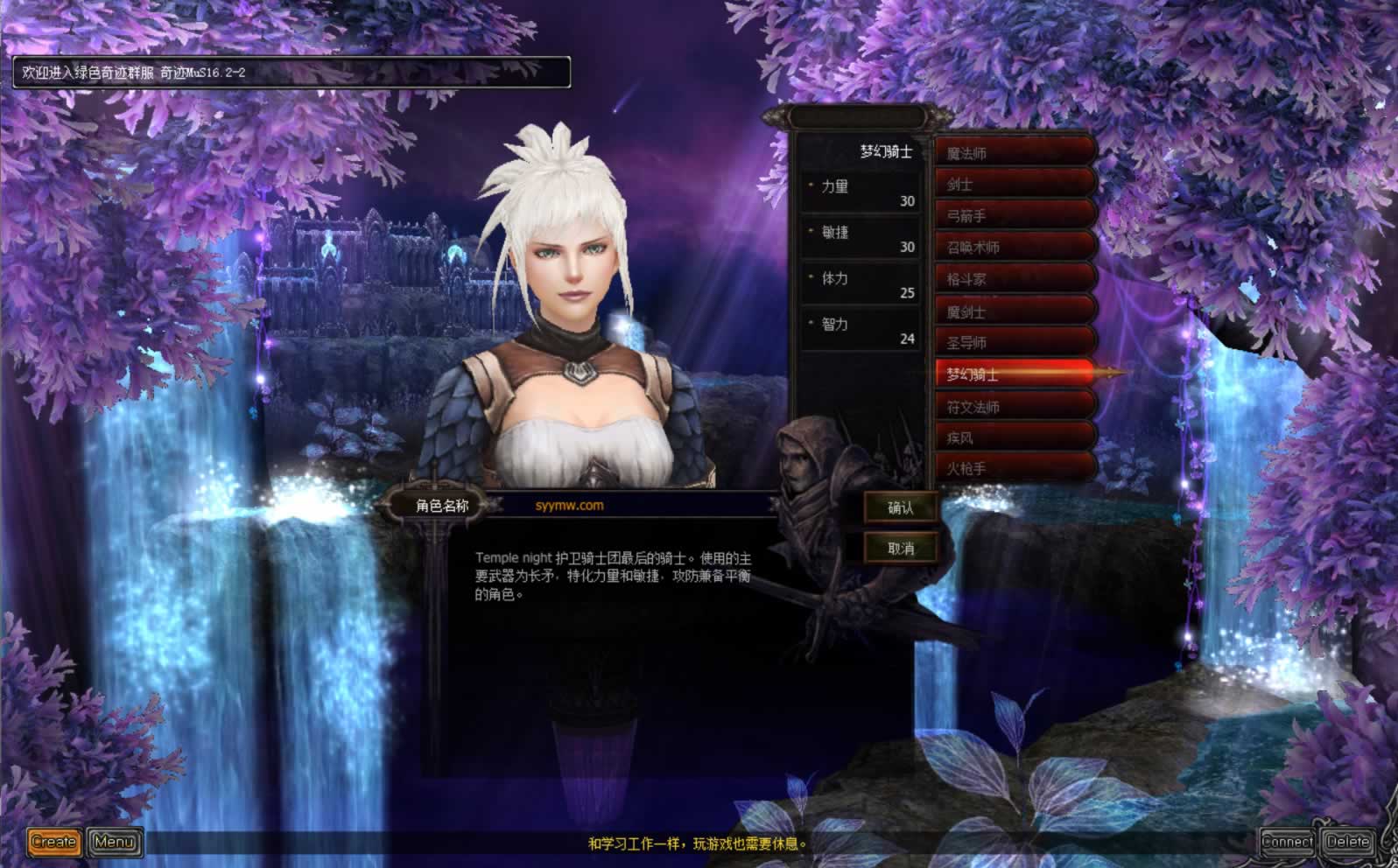Select the highlighted 梦幻骑士 class
1398x868 pixels.
(x=1014, y=374)
